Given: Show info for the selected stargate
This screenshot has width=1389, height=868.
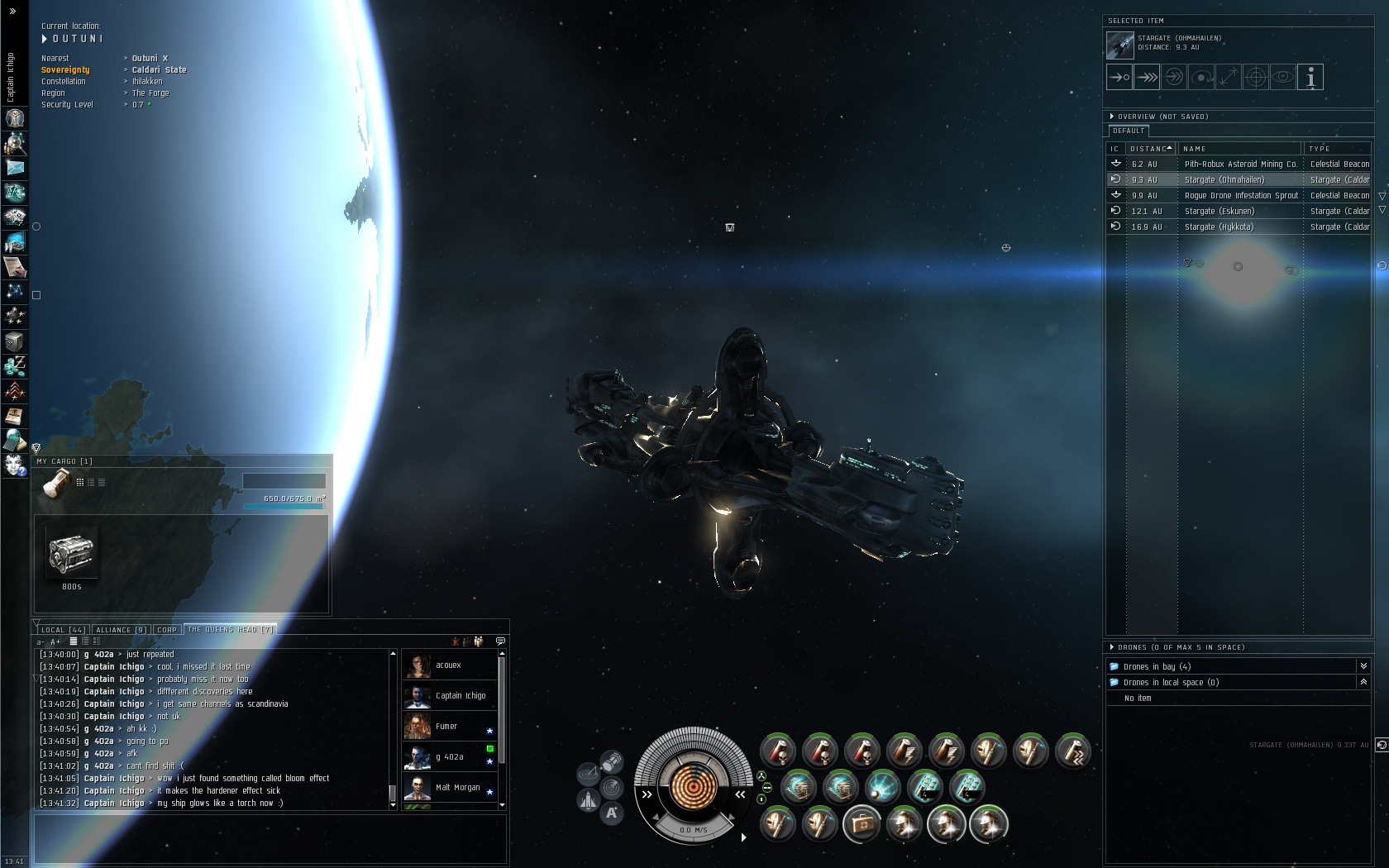Looking at the screenshot, I should 1310,77.
